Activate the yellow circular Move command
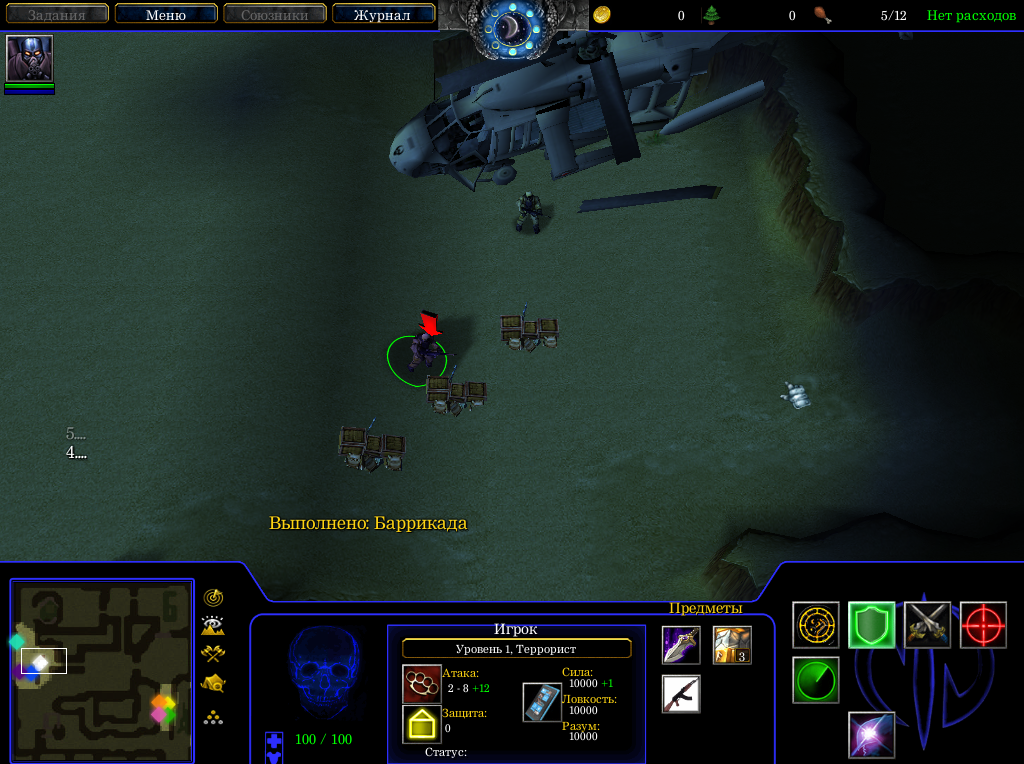Screen dimensions: 1024x764 tap(816, 625)
